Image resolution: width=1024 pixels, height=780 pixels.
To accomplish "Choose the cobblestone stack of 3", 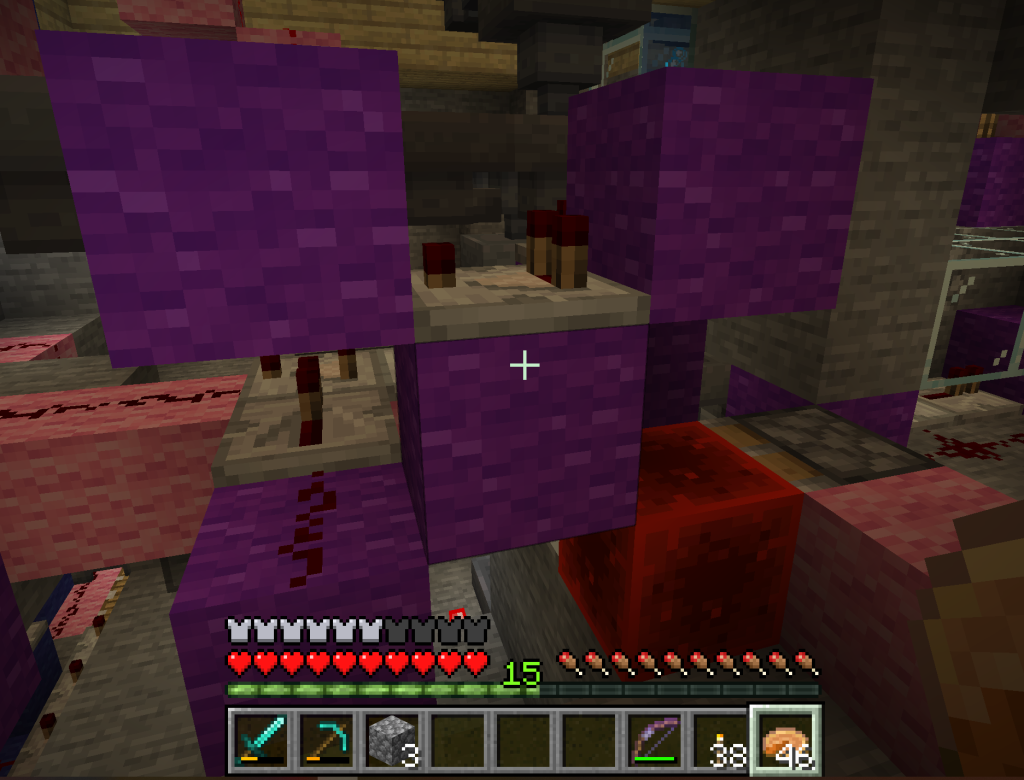I will tap(391, 743).
